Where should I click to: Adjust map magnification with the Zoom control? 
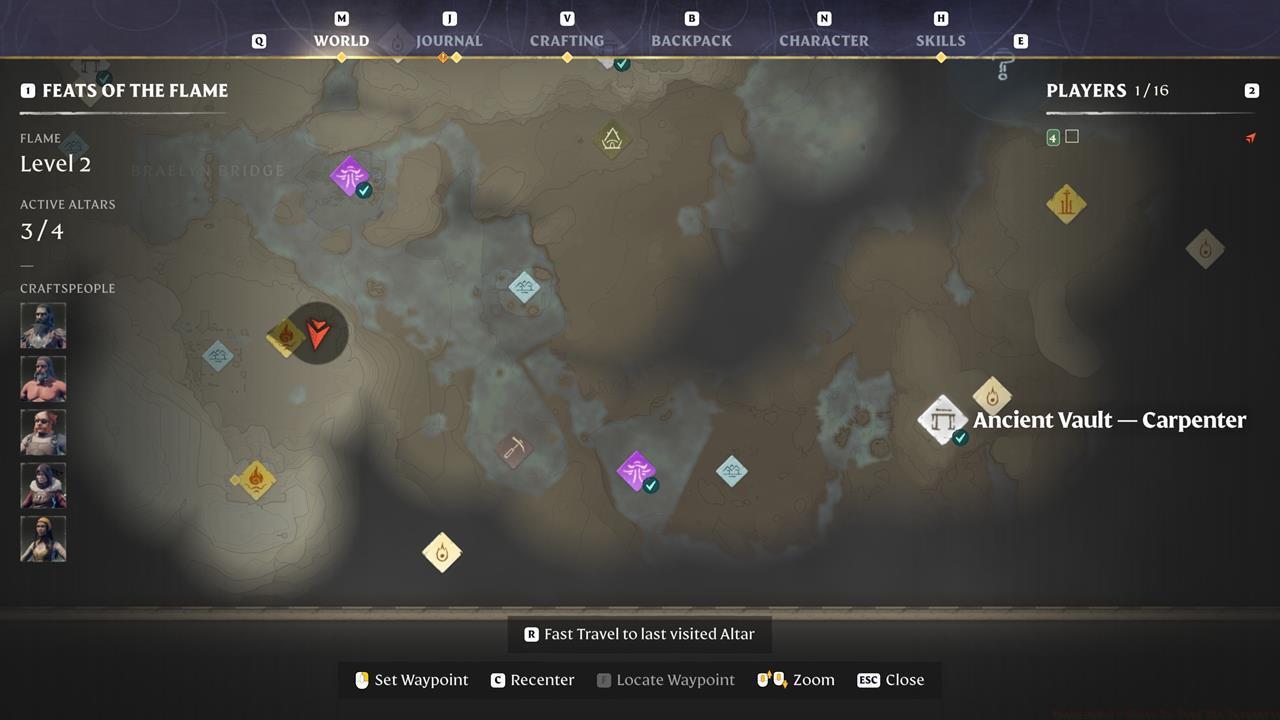(796, 679)
